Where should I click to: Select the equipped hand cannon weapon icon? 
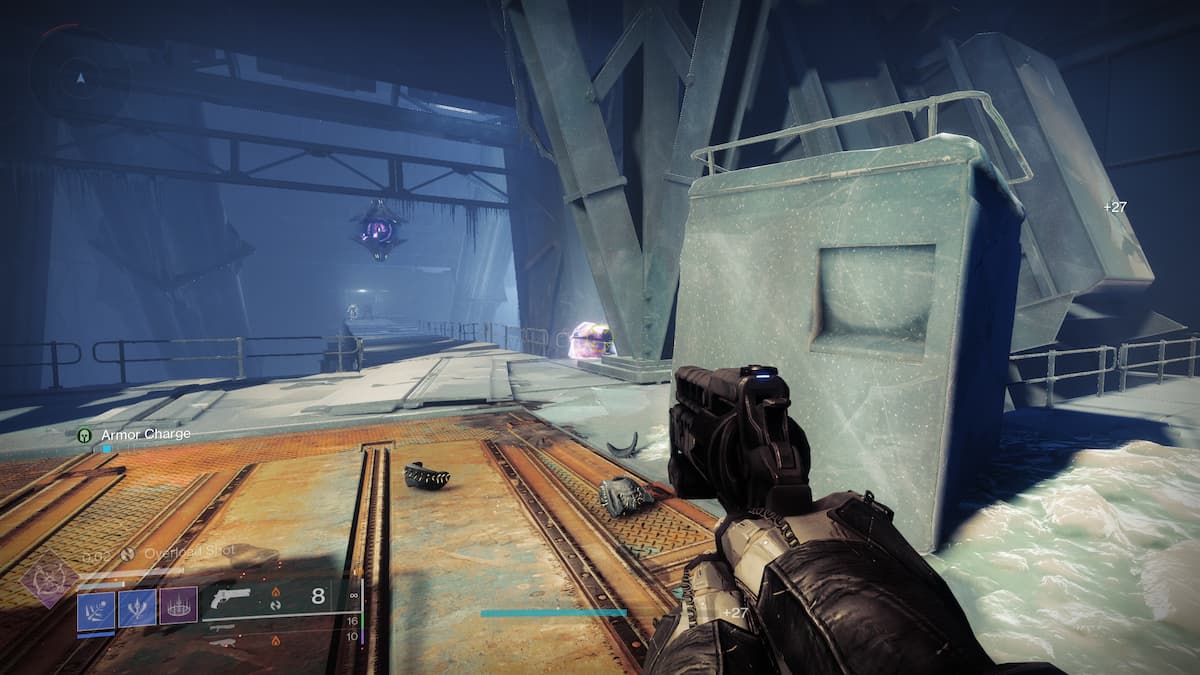[229, 598]
